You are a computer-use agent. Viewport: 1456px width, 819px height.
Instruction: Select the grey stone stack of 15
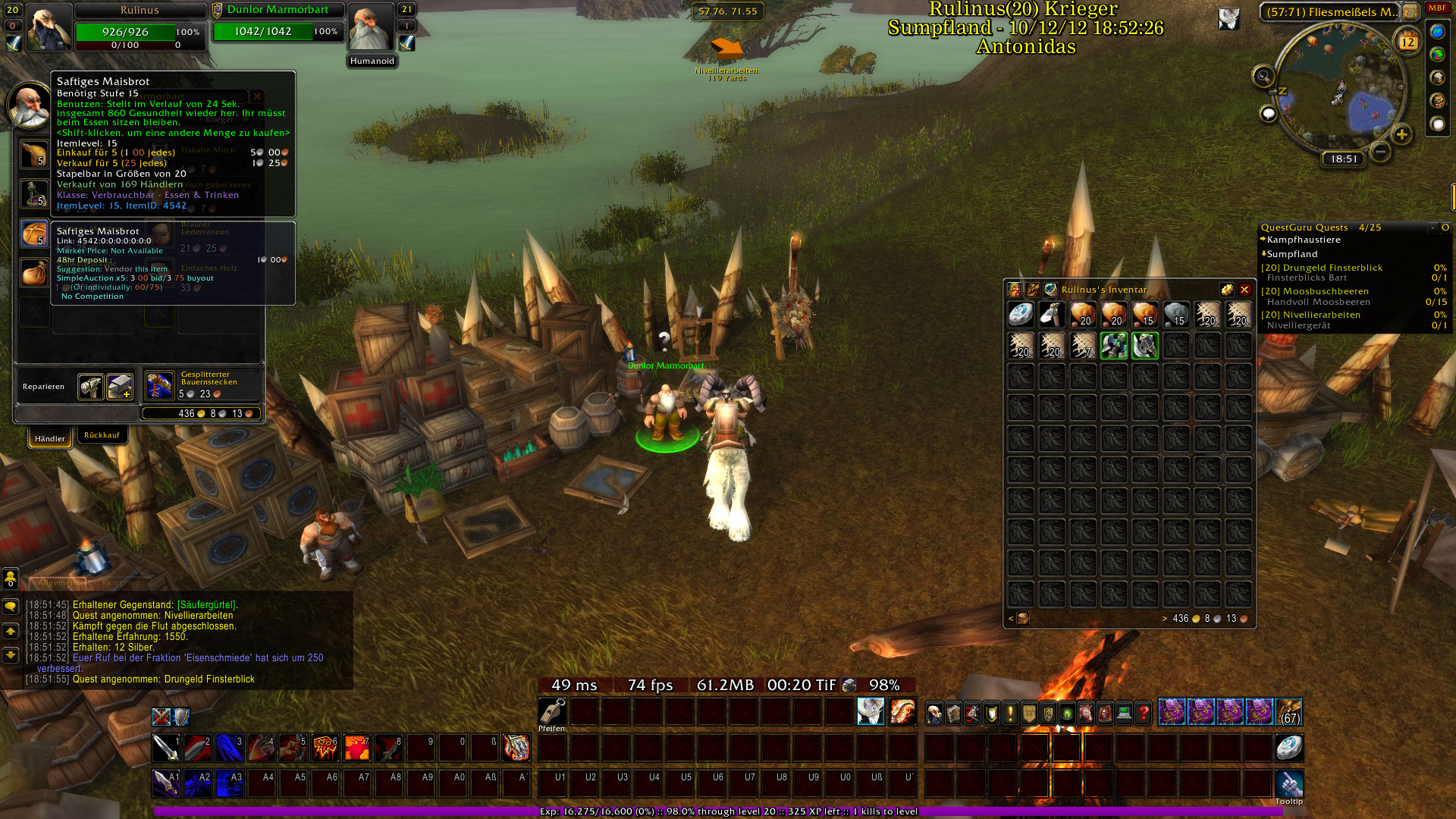(x=1176, y=314)
